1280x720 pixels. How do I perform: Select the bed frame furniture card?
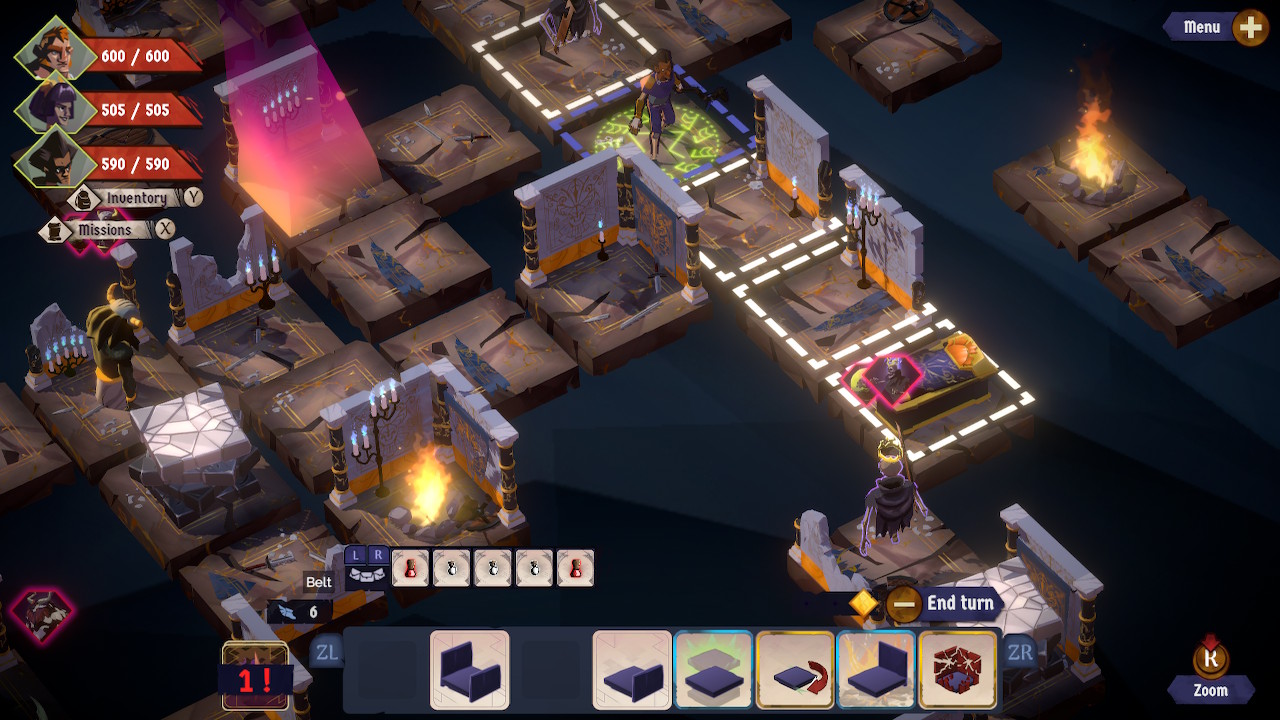(470, 673)
